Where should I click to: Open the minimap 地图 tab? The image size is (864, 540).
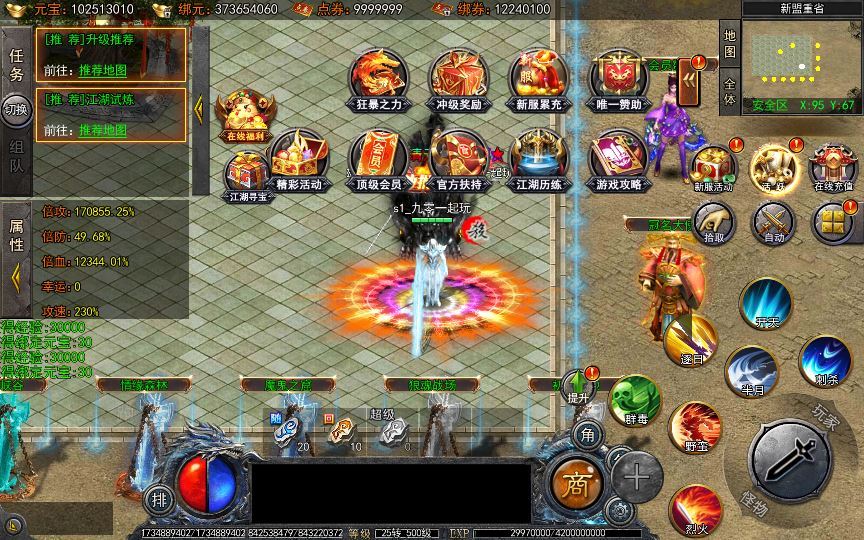(x=730, y=42)
